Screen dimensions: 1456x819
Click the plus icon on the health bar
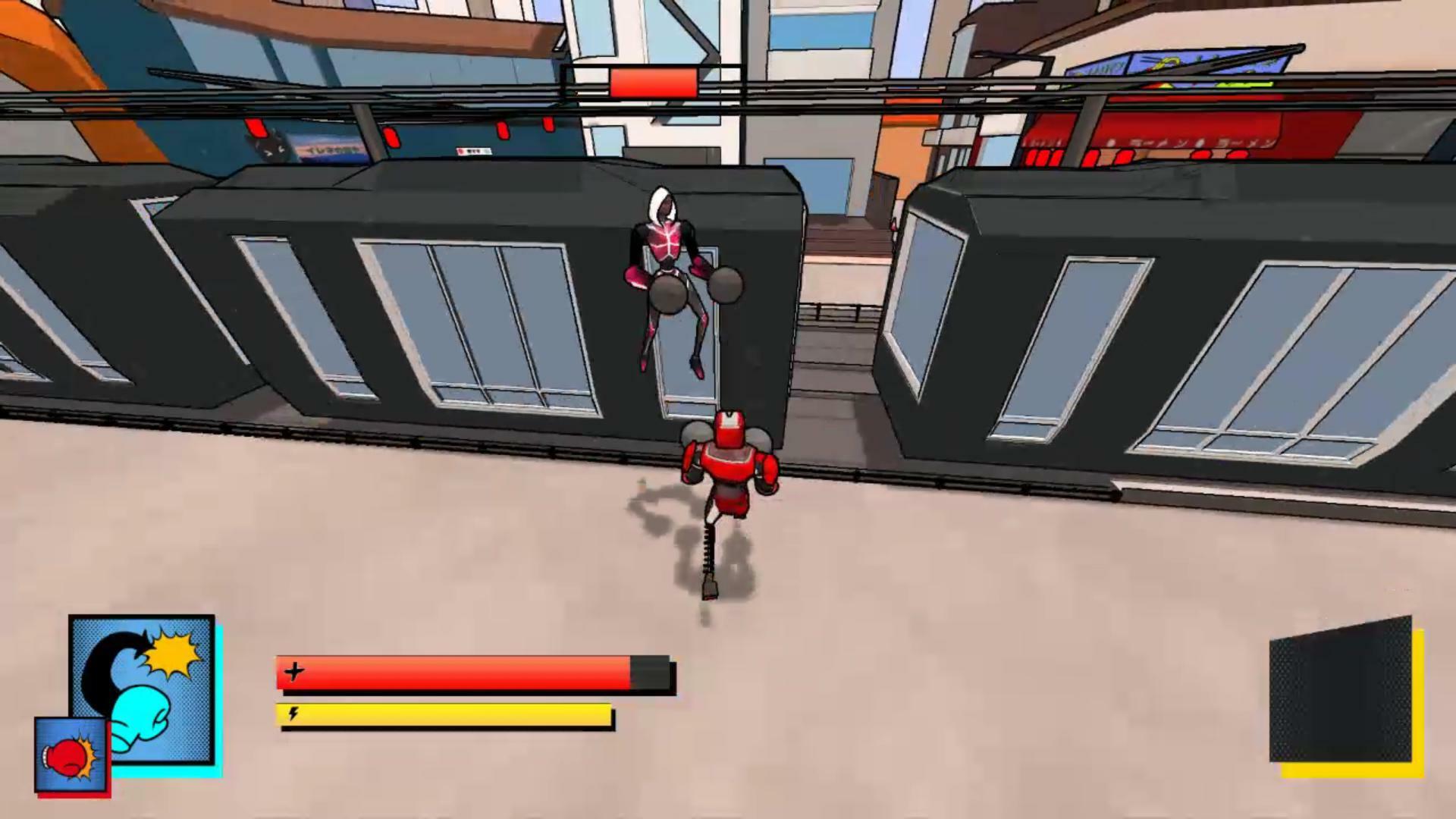coord(294,670)
